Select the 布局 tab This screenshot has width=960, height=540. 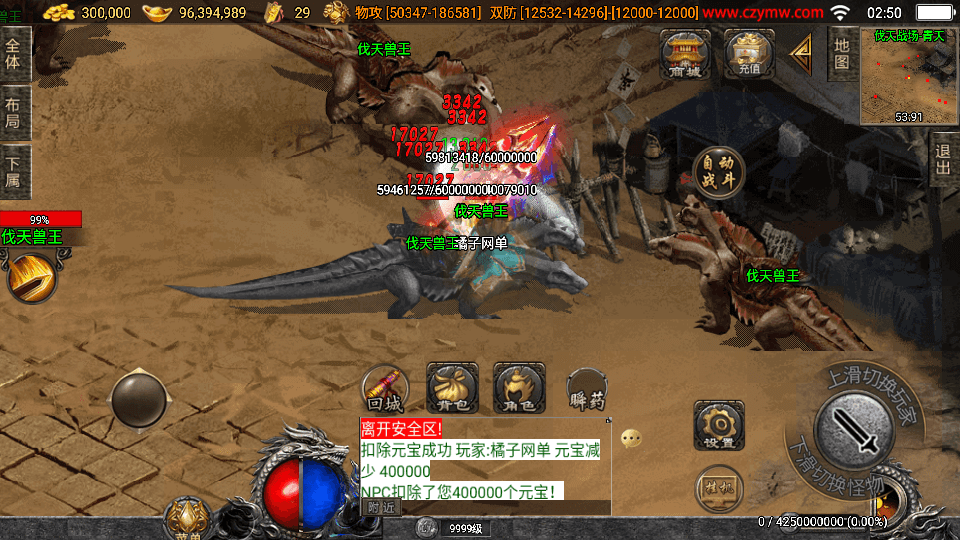point(14,113)
